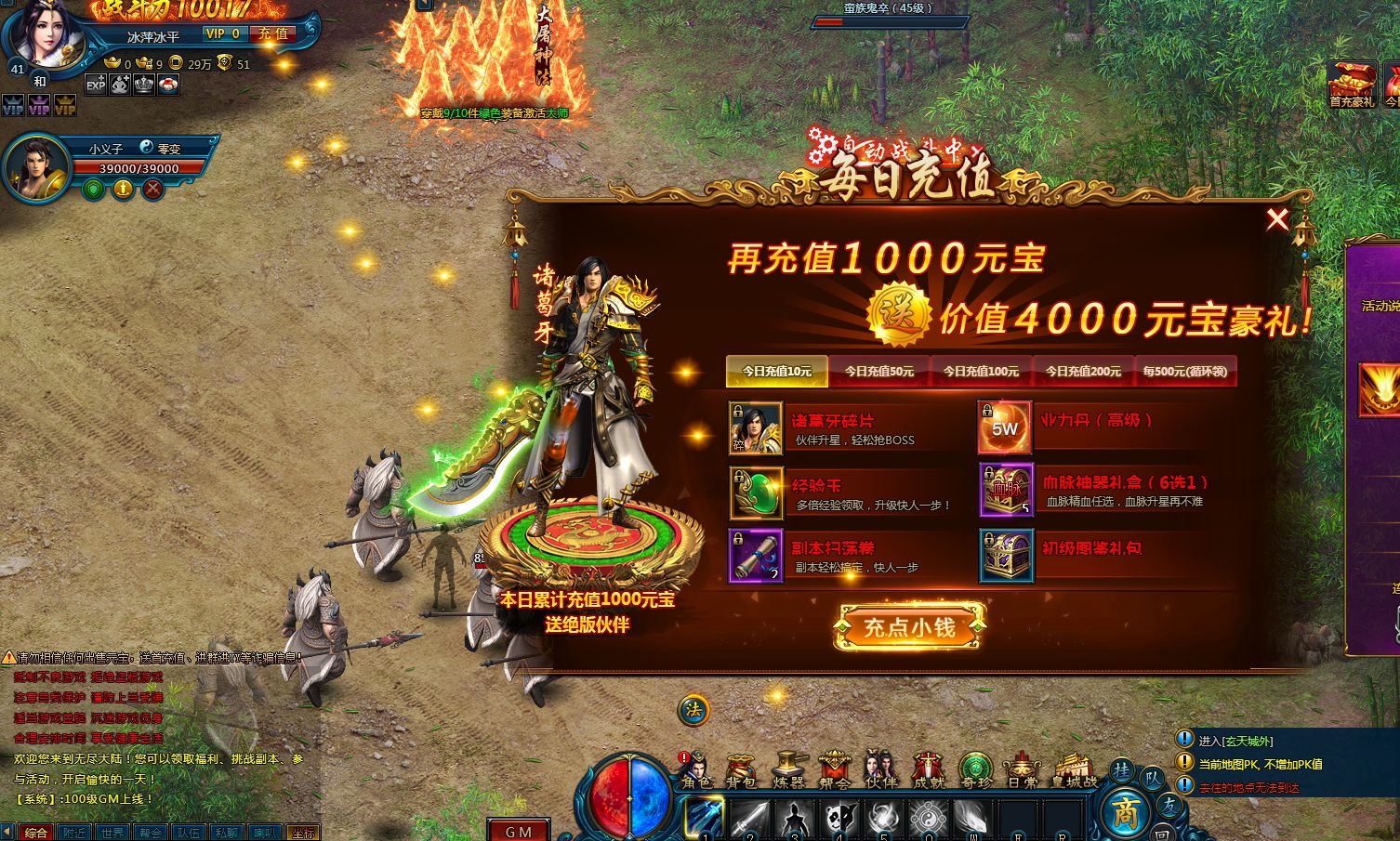The image size is (1400, 841).
Task: Select the 今日充值100元 tab
Action: [981, 371]
